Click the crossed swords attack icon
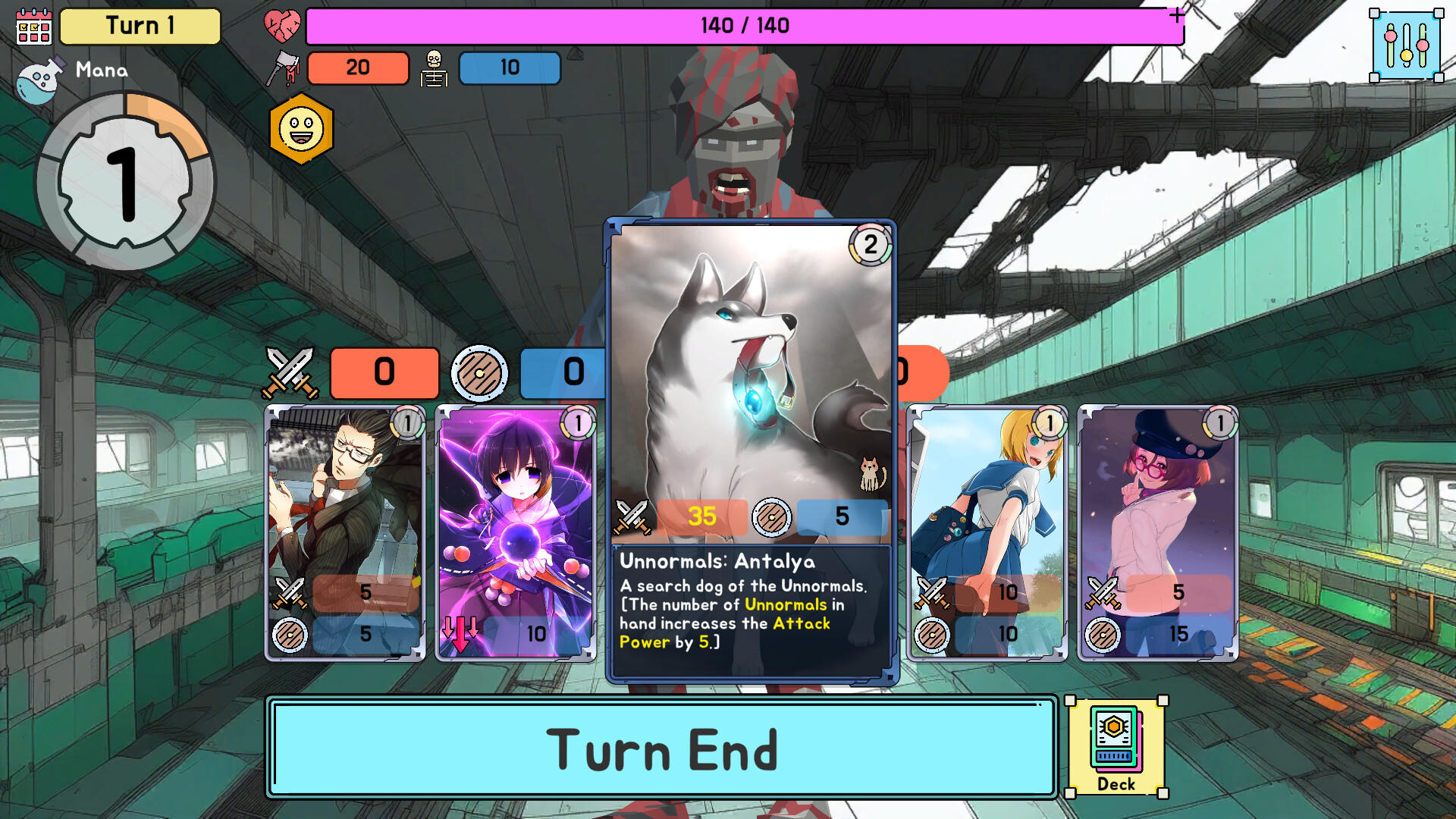 click(290, 372)
